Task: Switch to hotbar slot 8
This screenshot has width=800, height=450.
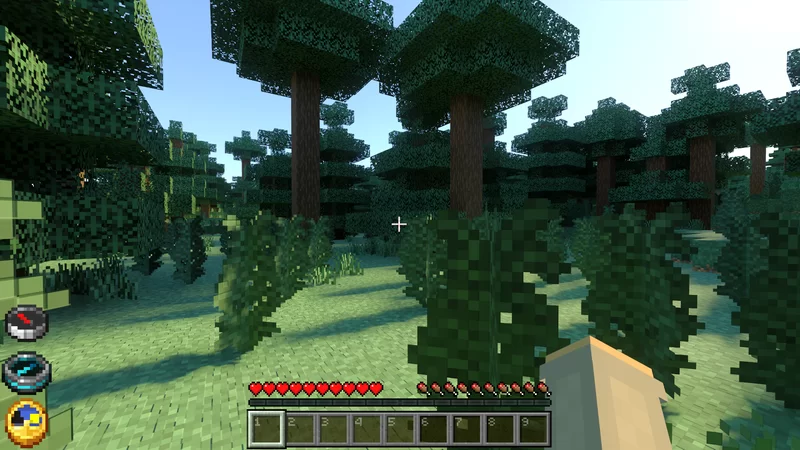Action: [x=500, y=428]
